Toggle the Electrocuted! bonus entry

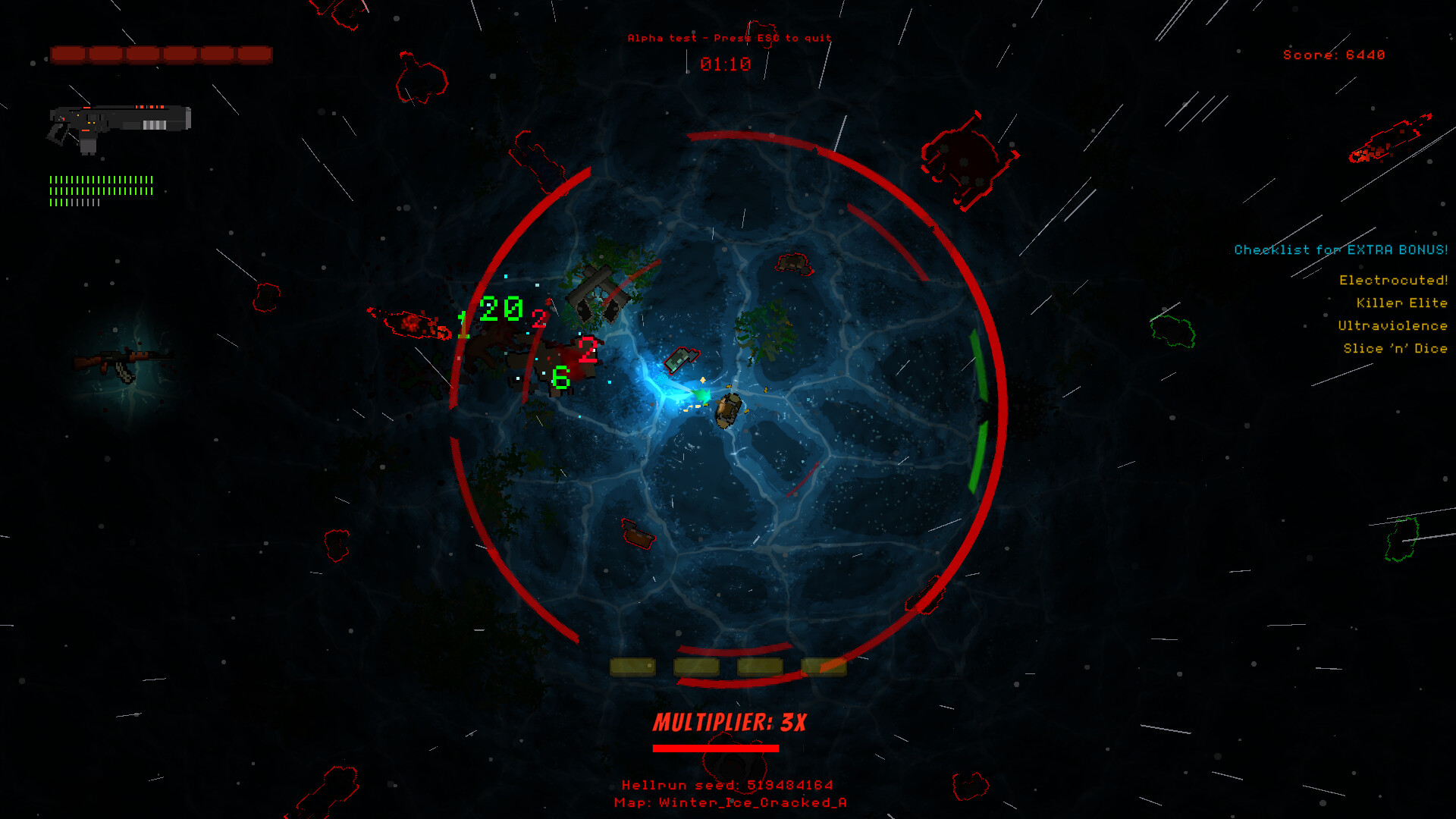tap(1395, 279)
